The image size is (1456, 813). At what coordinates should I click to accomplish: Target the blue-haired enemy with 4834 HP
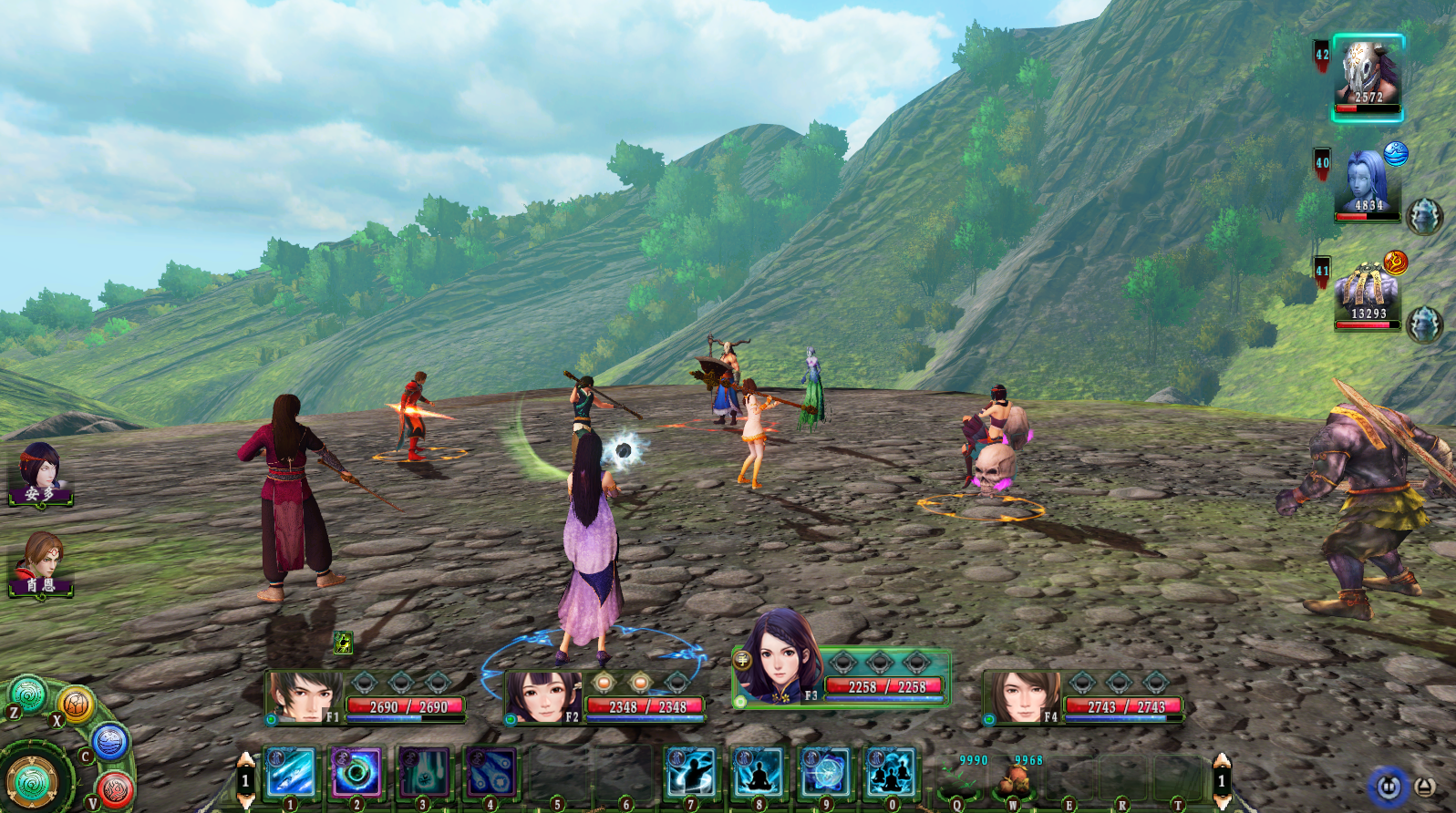click(1367, 183)
